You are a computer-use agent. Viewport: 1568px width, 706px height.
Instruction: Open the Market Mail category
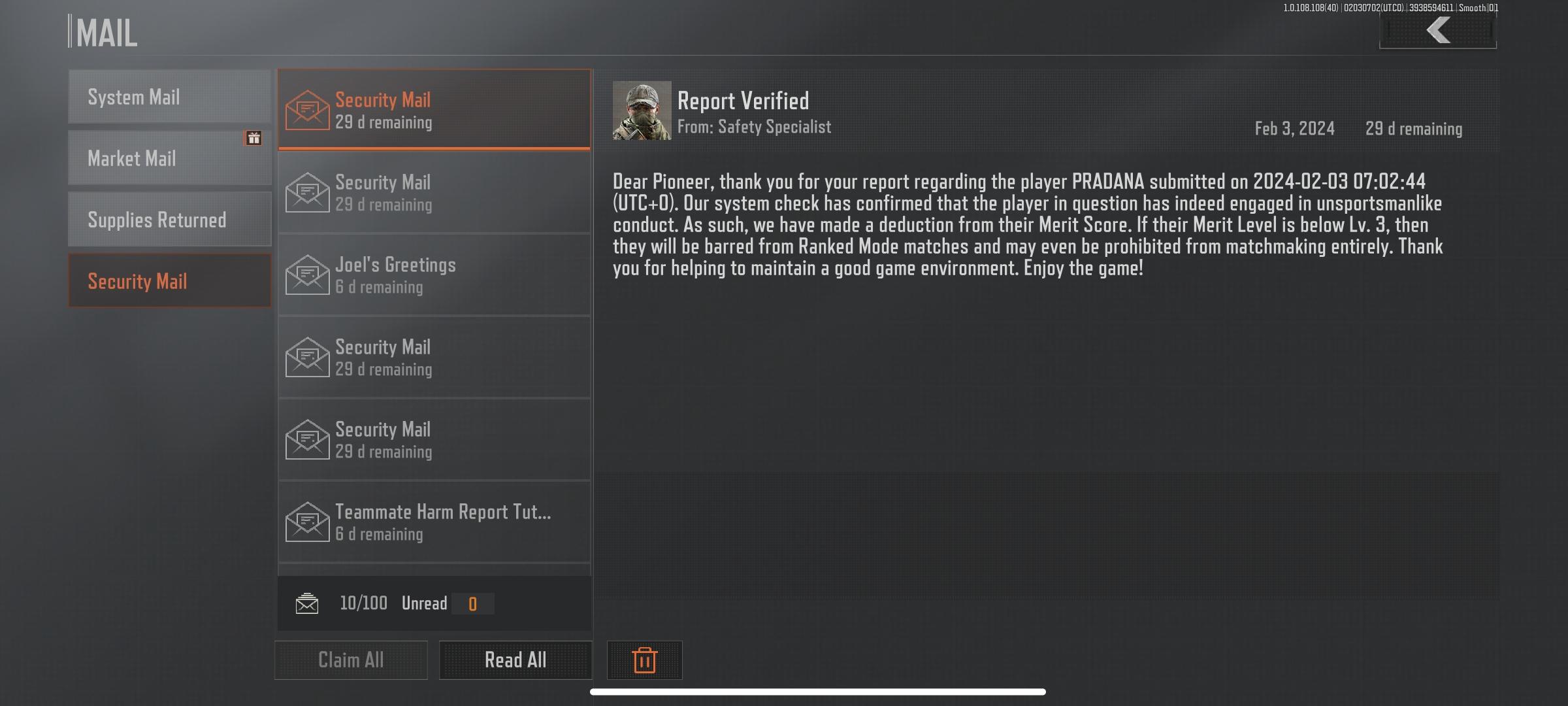pyautogui.click(x=169, y=158)
